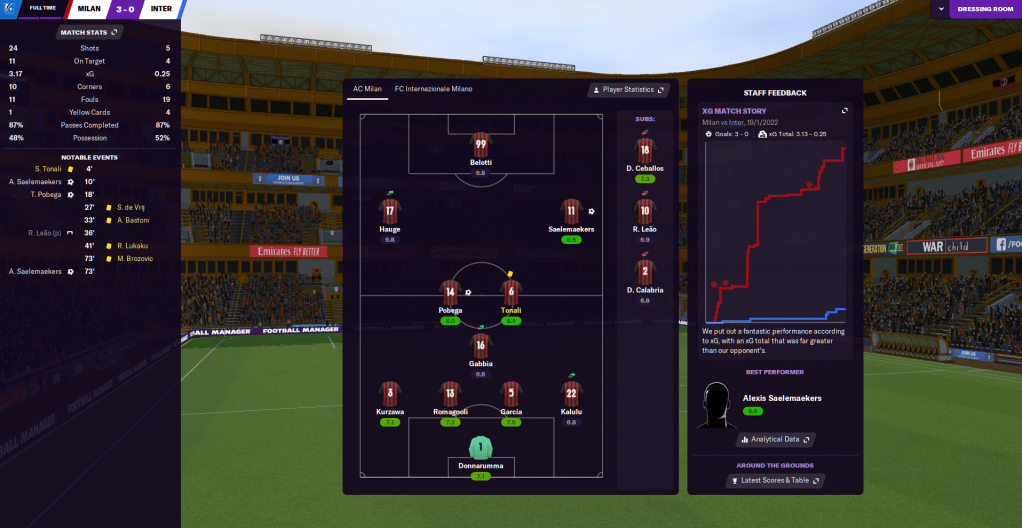Screen dimensions: 1022x528
Task: Open best performer Alexis Saelemaekers profile
Action: click(x=782, y=398)
